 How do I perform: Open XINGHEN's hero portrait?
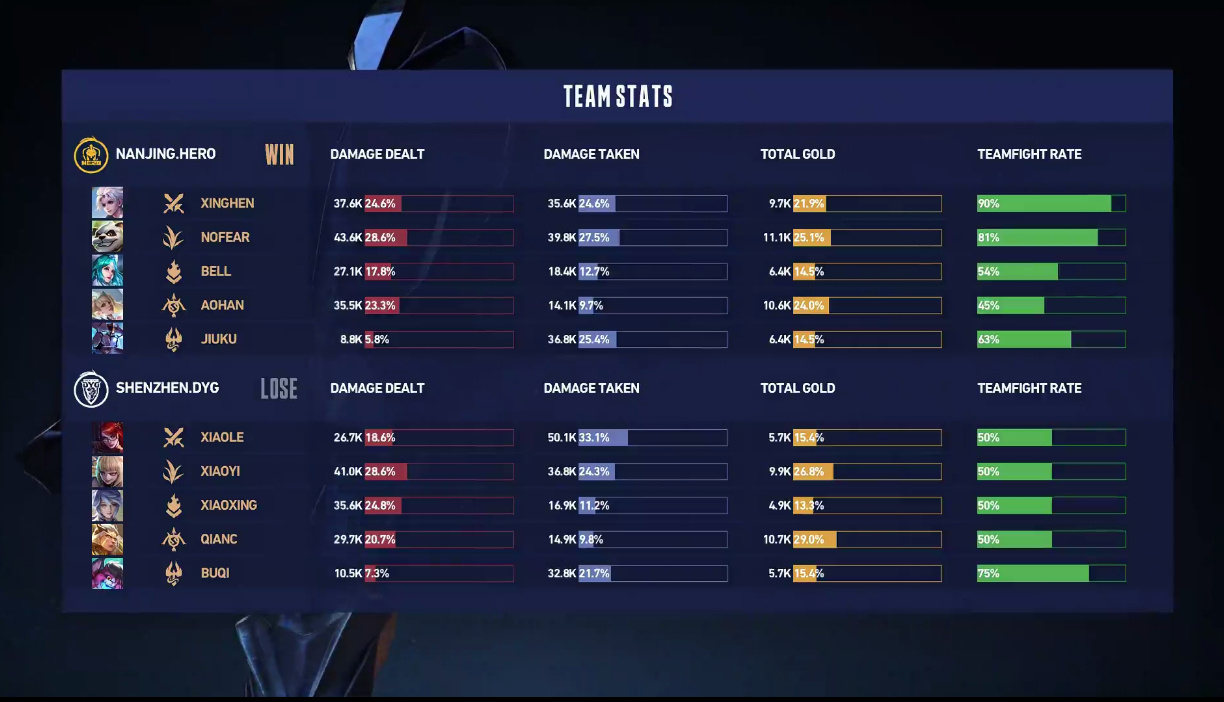tap(108, 203)
